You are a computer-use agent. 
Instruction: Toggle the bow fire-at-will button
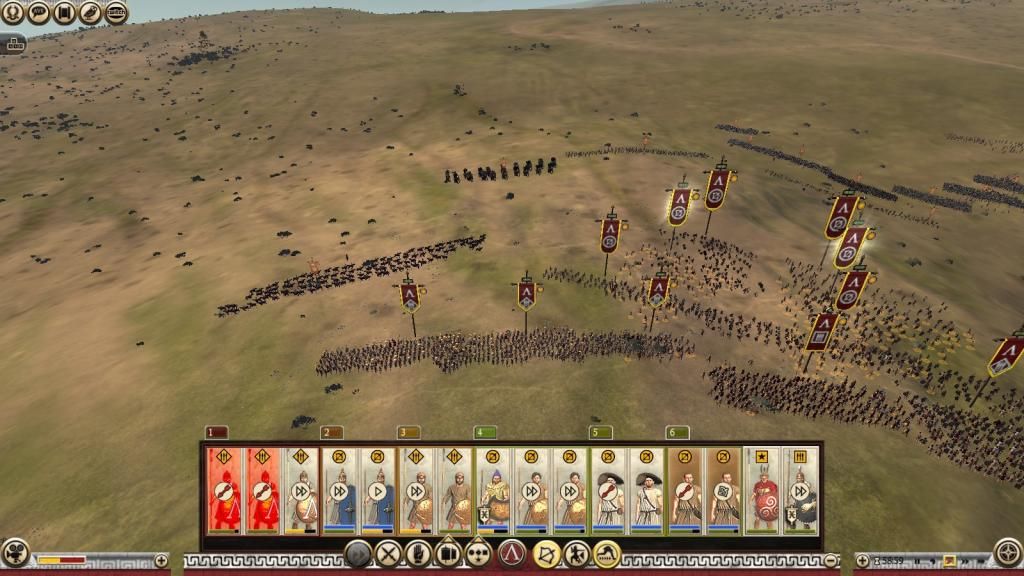546,553
